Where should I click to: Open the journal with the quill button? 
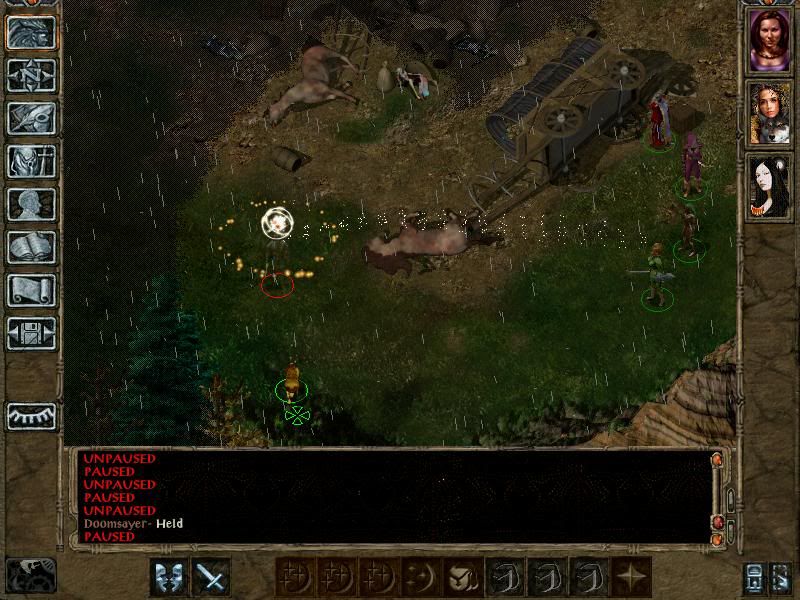pos(31,118)
